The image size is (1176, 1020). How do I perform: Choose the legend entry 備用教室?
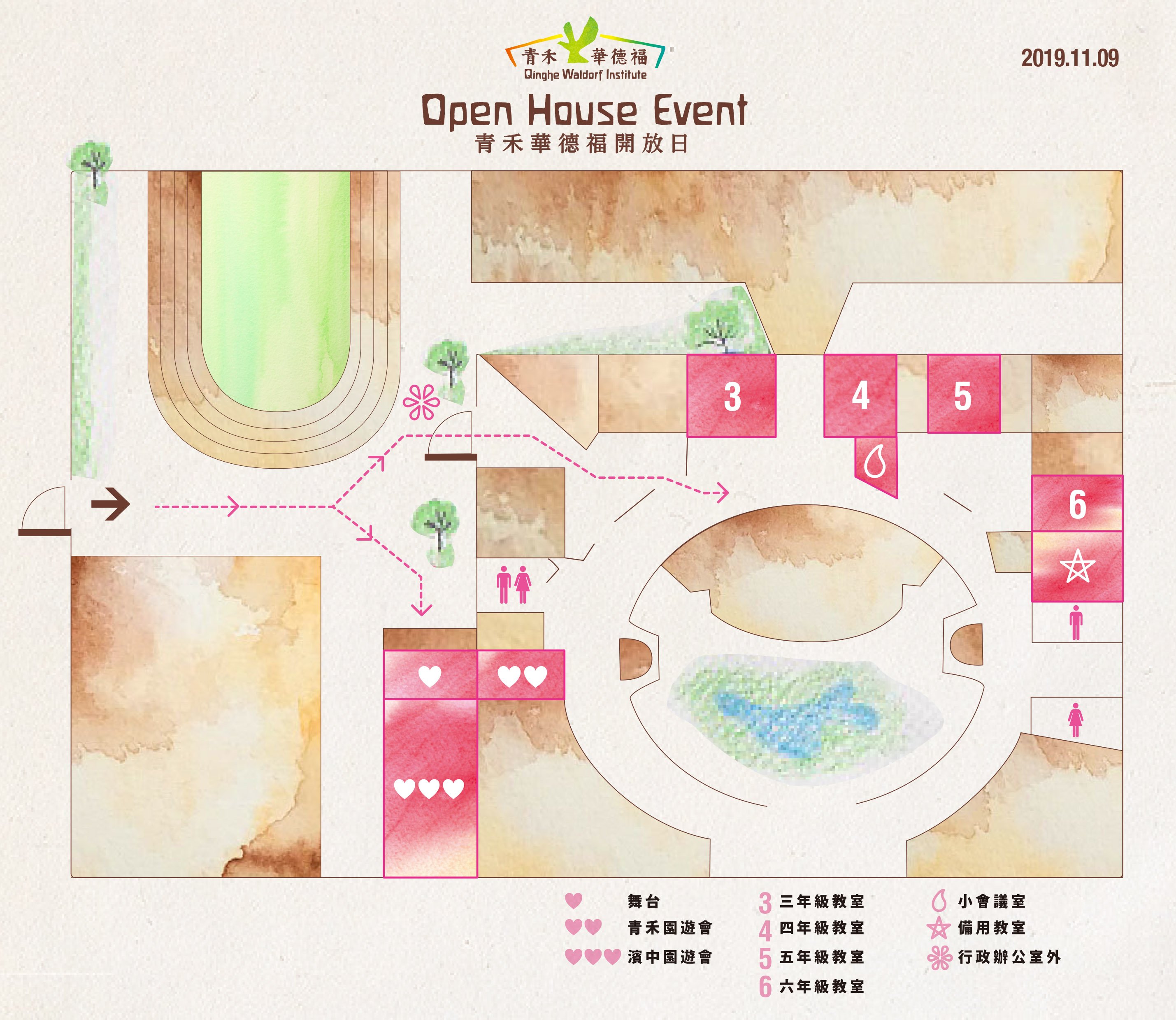pyautogui.click(x=991, y=928)
